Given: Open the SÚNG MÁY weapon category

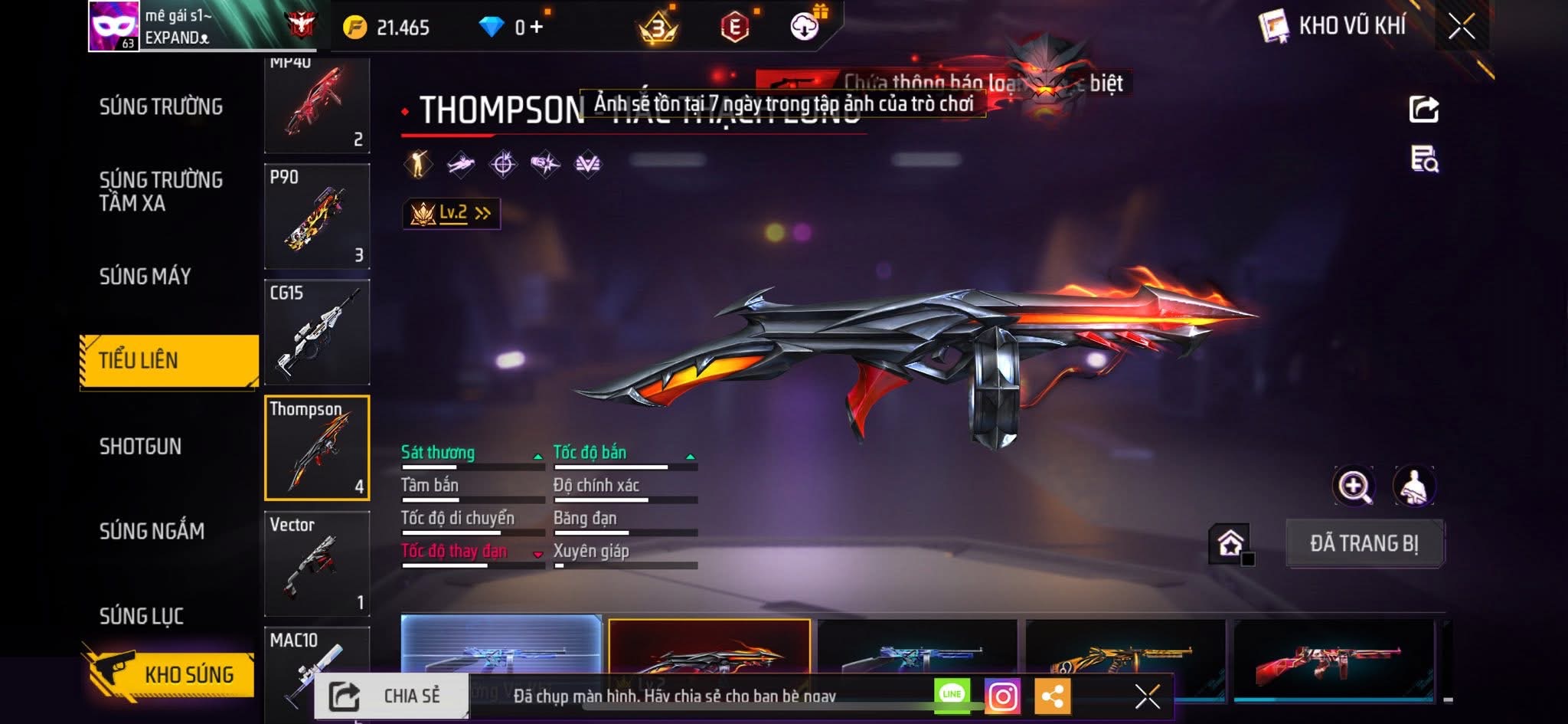Looking at the screenshot, I should pos(145,277).
